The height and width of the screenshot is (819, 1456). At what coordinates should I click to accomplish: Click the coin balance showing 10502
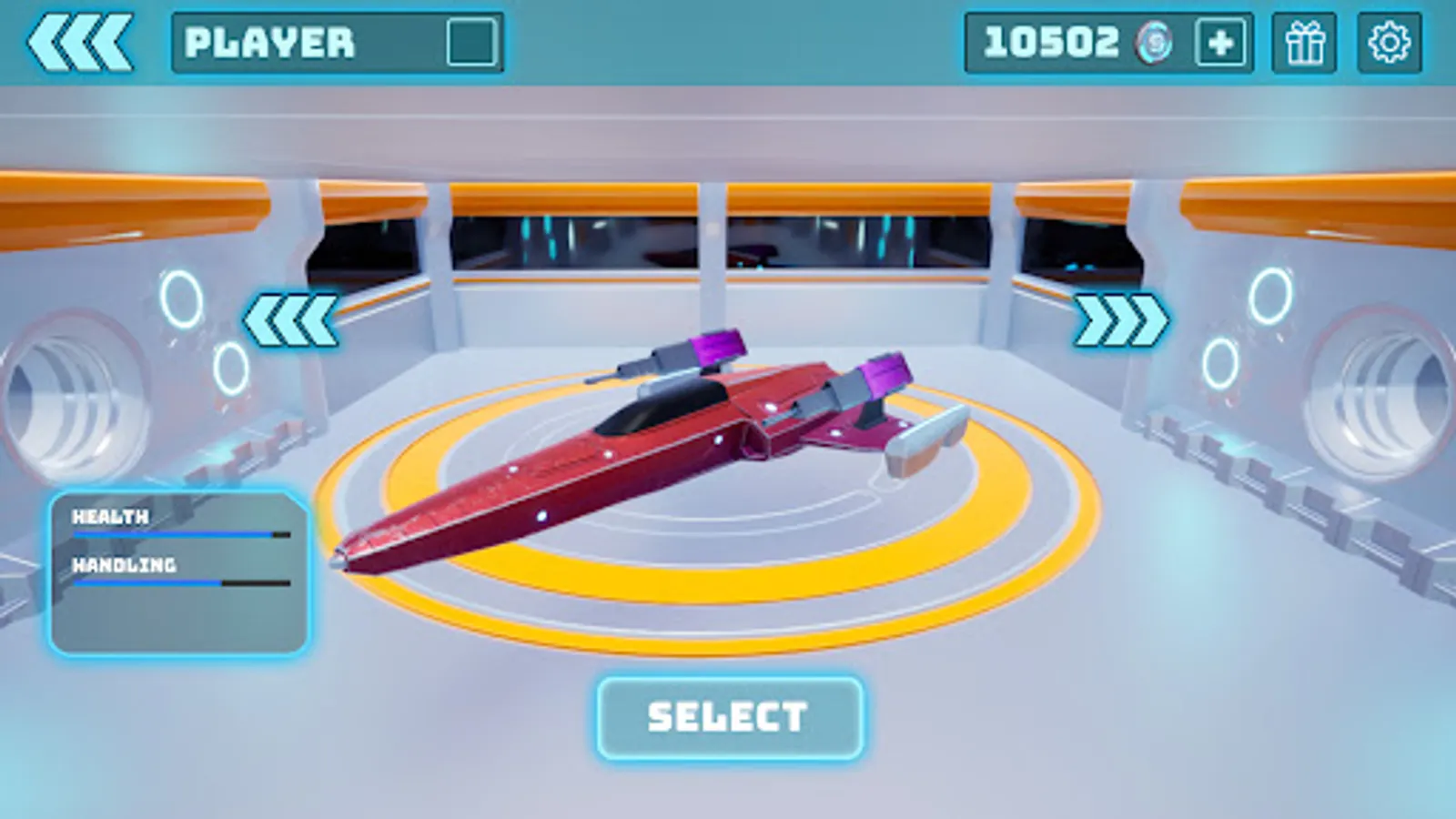click(1051, 40)
